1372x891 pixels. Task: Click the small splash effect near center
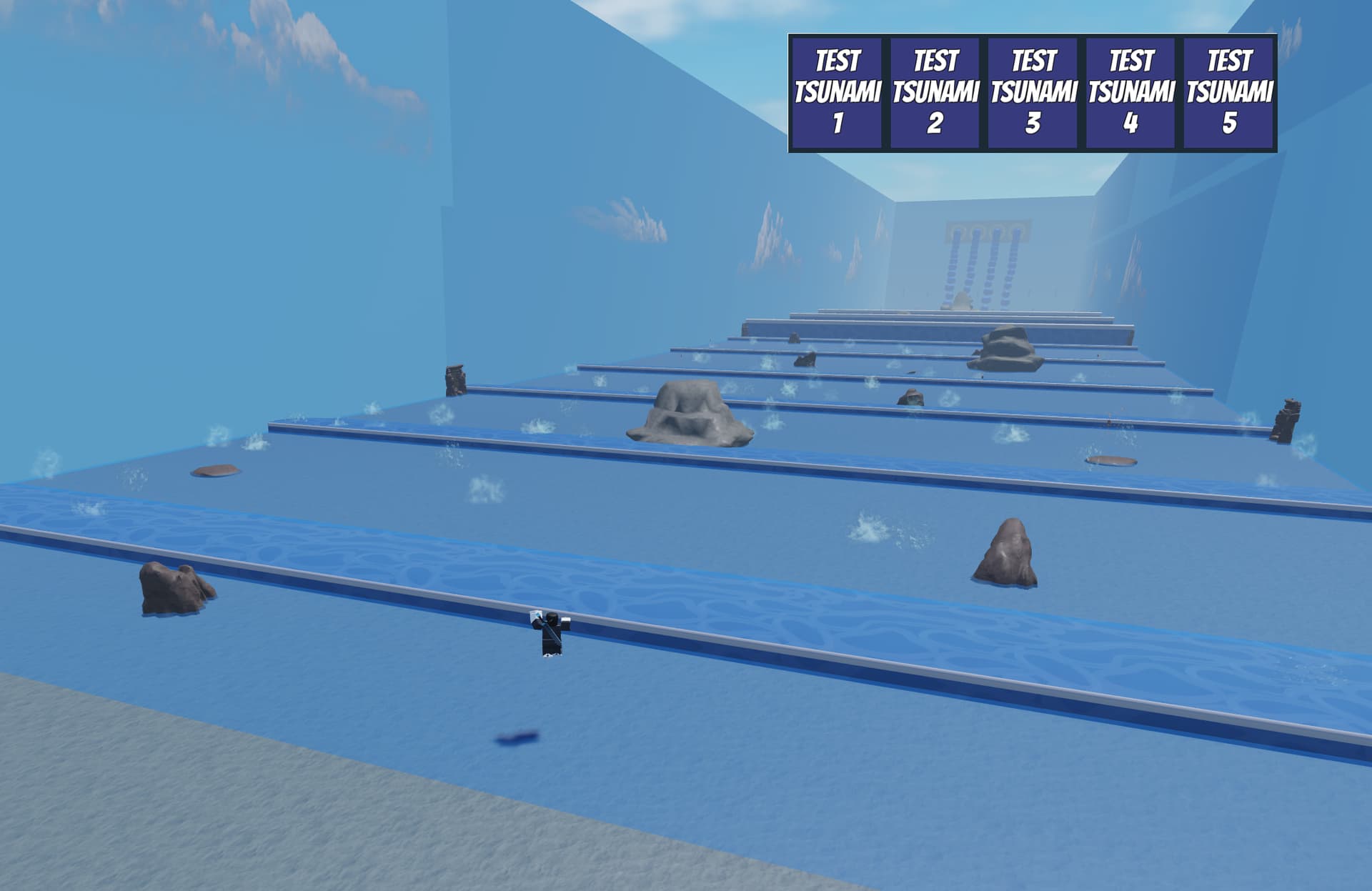point(870,529)
